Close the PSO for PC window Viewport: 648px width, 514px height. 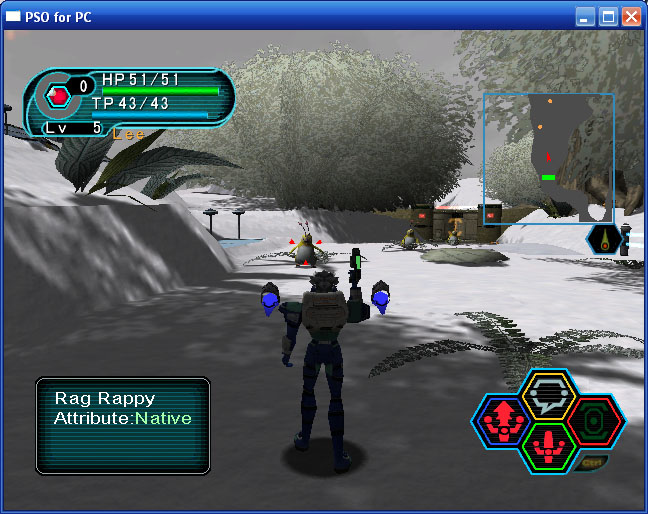pyautogui.click(x=631, y=17)
